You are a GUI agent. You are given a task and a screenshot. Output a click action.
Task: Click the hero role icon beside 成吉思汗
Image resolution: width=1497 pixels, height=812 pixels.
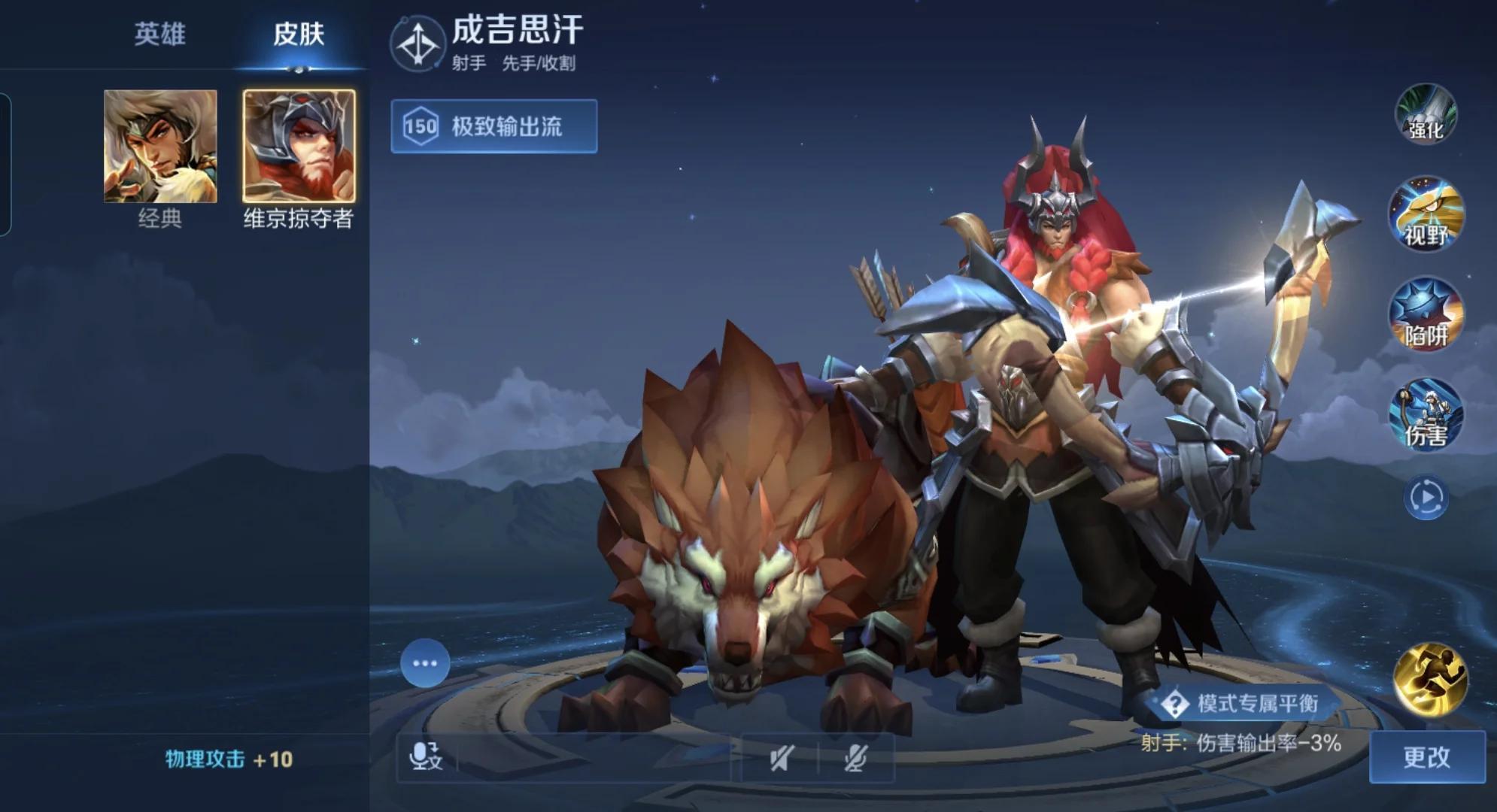[418, 44]
